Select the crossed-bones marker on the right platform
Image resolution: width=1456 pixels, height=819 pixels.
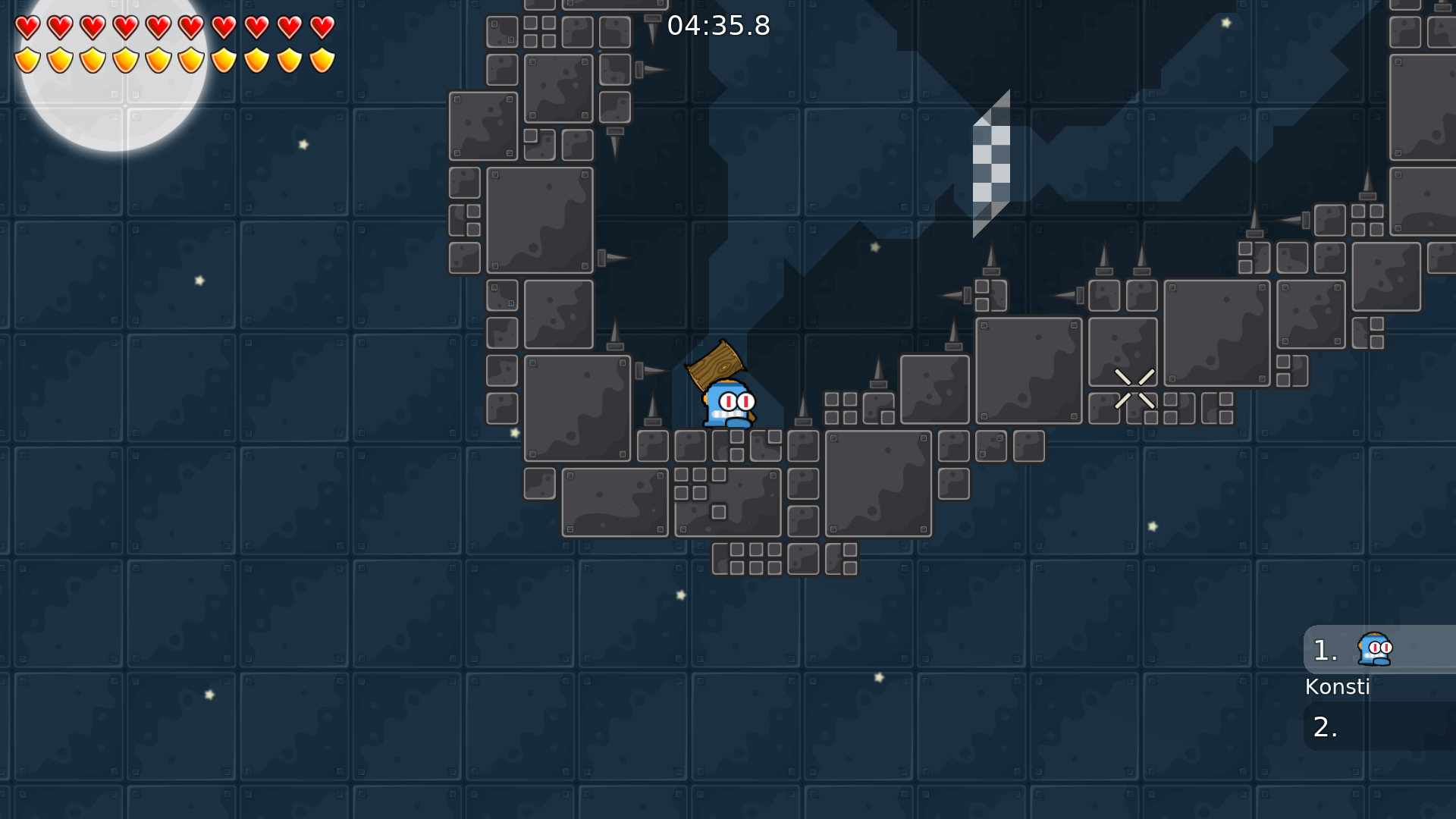[1135, 387]
